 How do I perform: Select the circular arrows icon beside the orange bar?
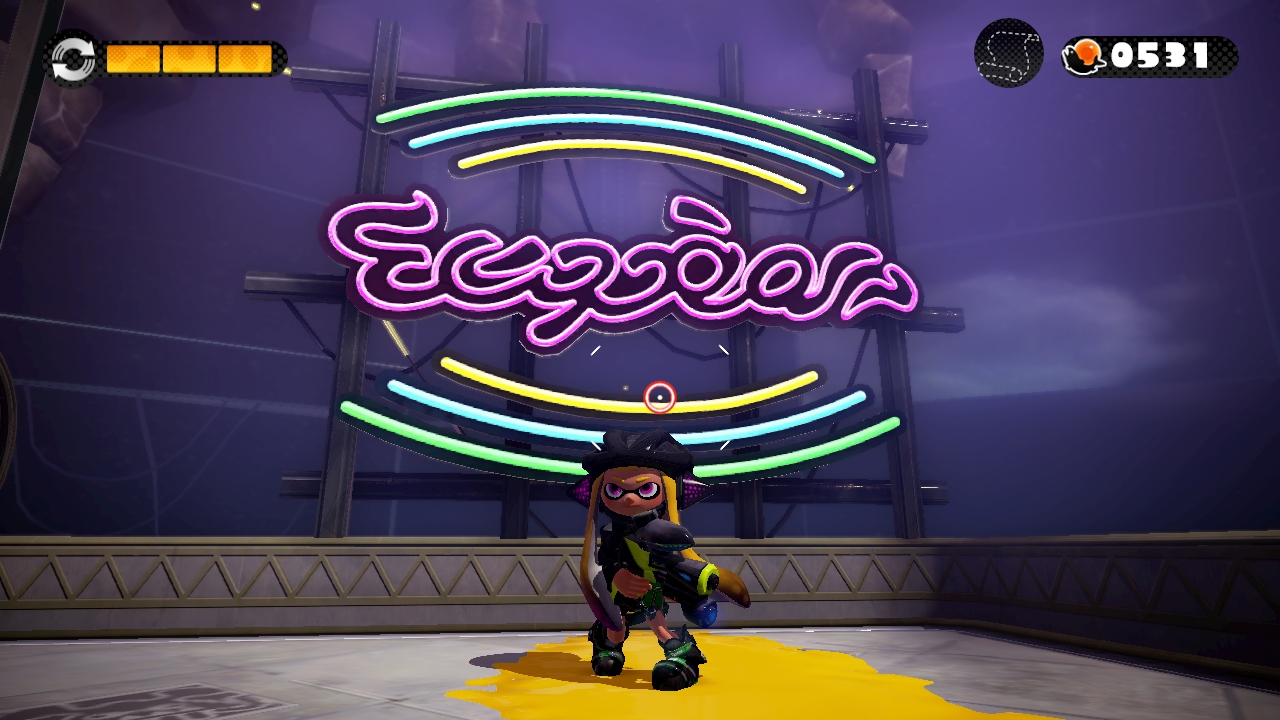73,59
